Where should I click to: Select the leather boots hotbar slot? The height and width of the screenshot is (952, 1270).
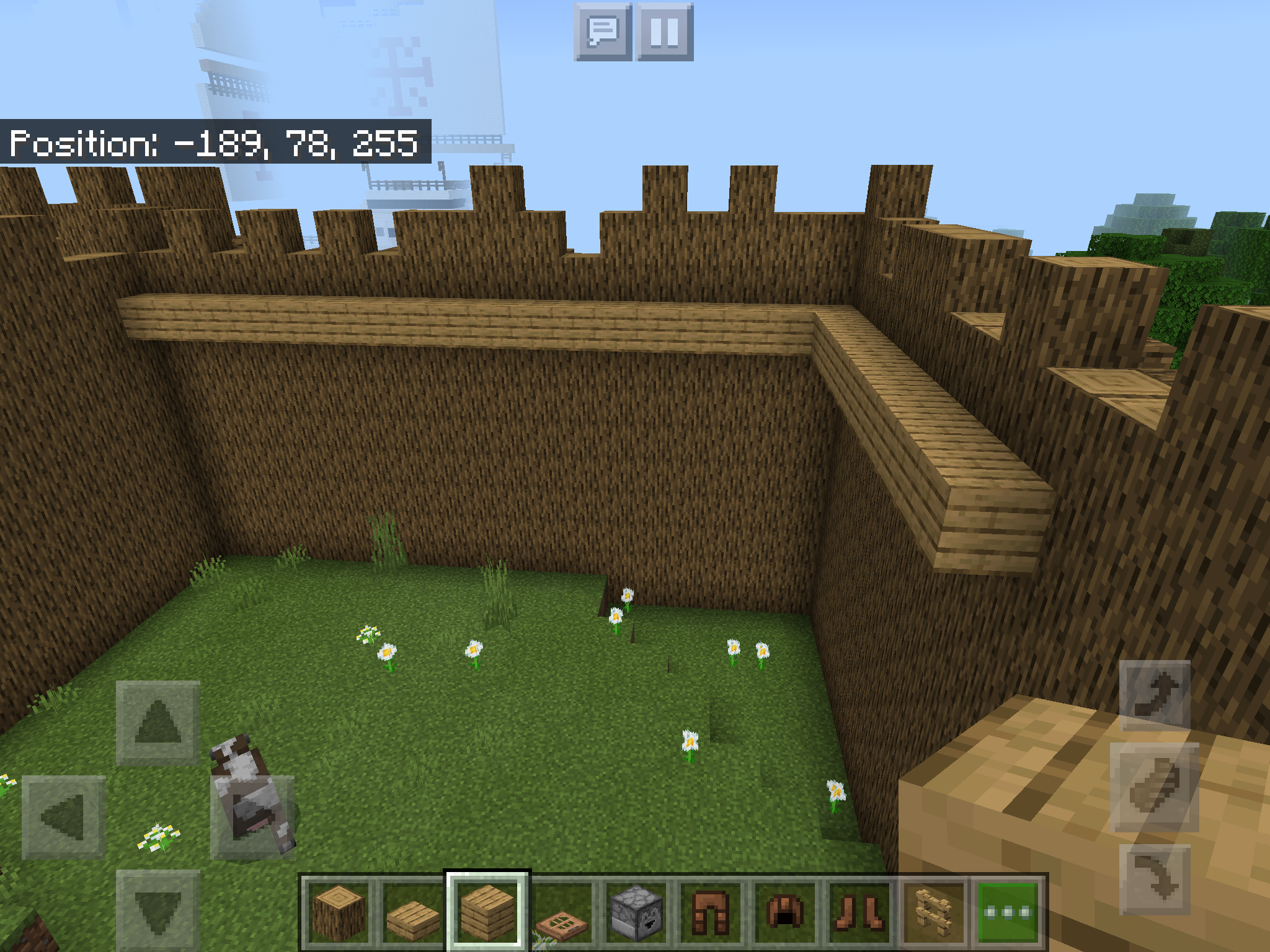tap(859, 911)
